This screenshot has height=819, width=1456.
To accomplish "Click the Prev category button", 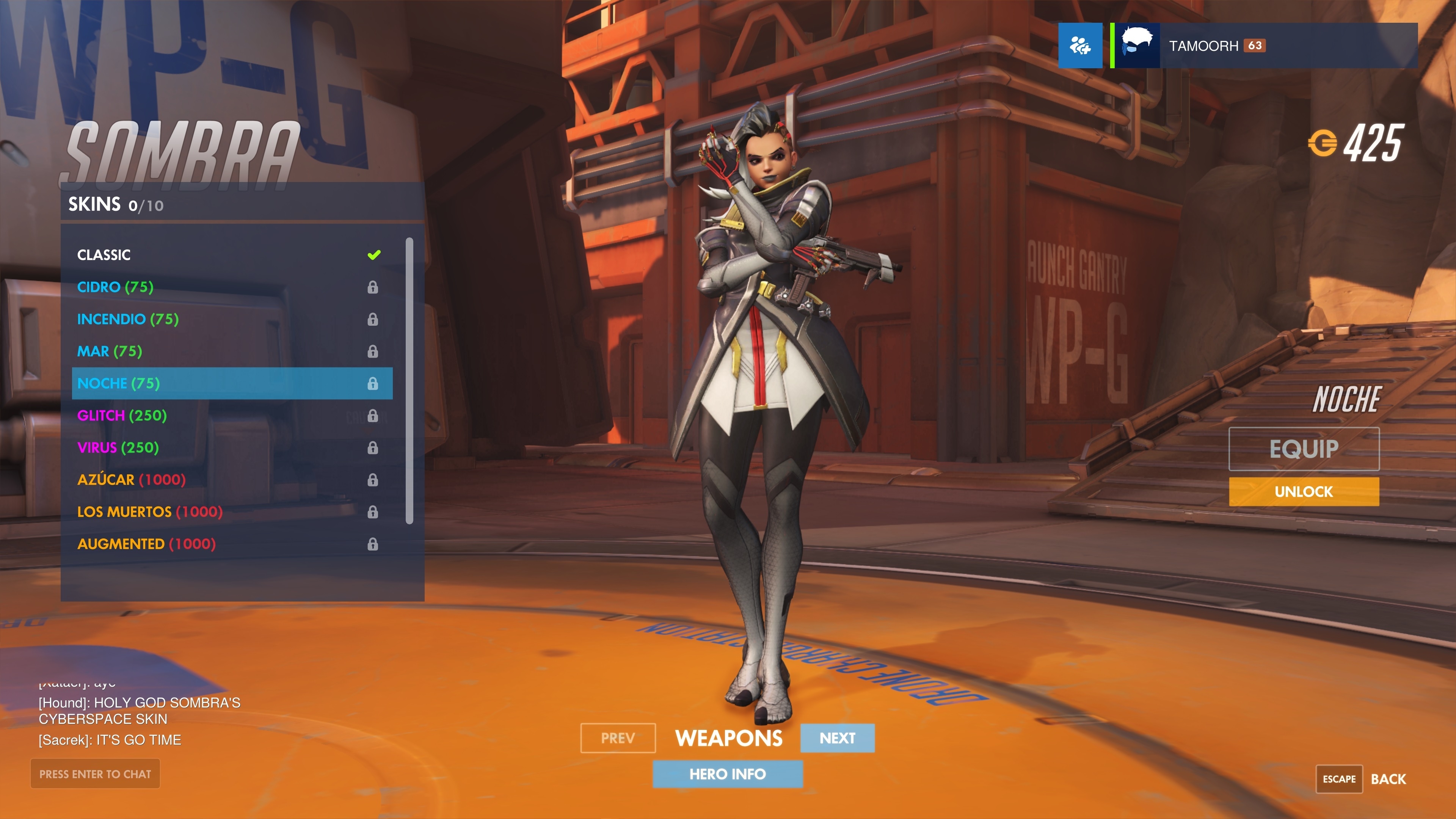I will [x=618, y=738].
